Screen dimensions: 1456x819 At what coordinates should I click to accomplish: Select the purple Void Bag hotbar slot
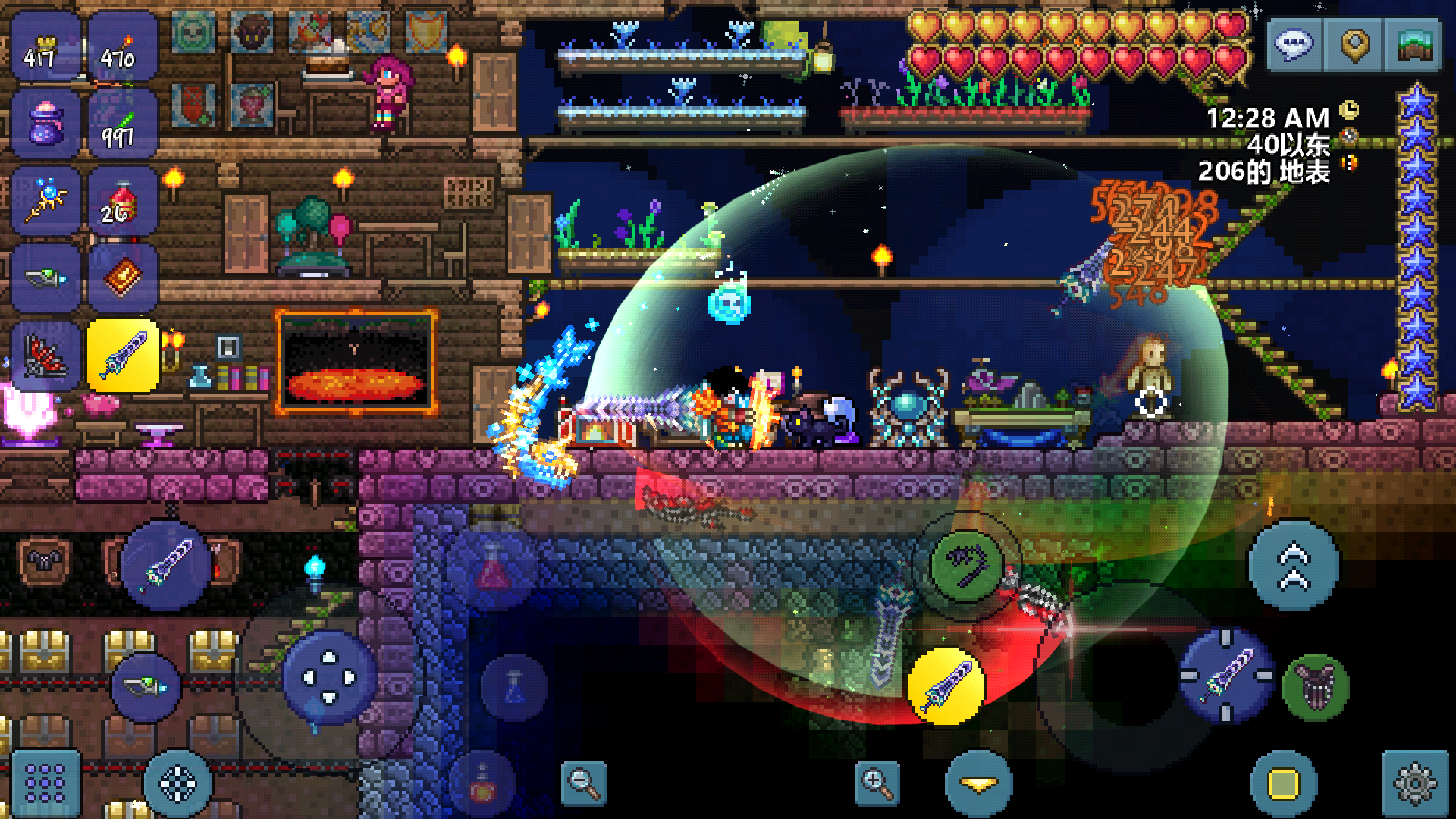click(45, 124)
